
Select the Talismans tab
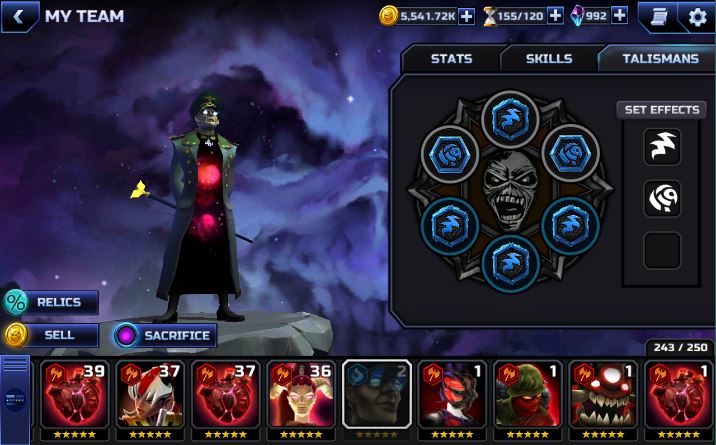660,59
